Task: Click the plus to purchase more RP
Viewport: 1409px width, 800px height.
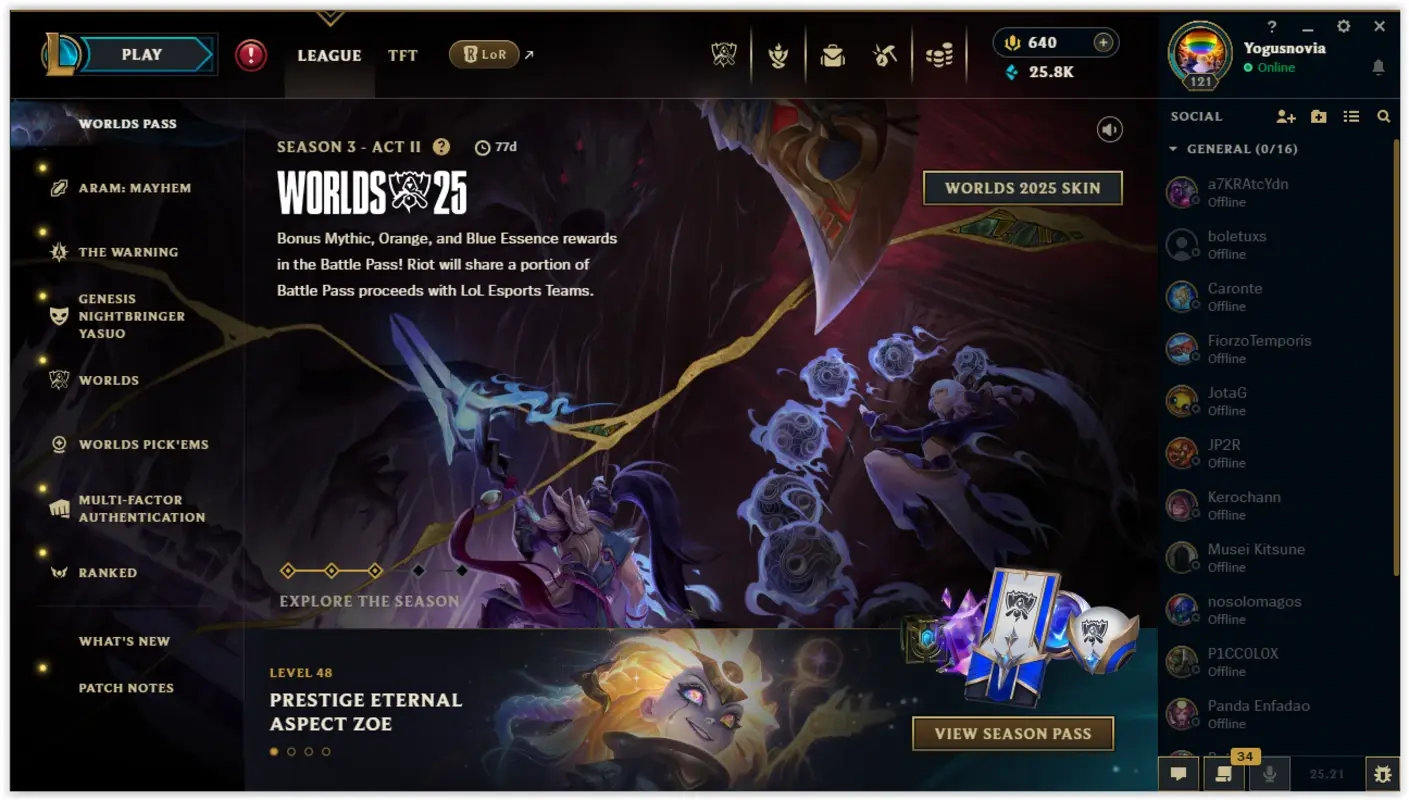Action: click(1101, 42)
